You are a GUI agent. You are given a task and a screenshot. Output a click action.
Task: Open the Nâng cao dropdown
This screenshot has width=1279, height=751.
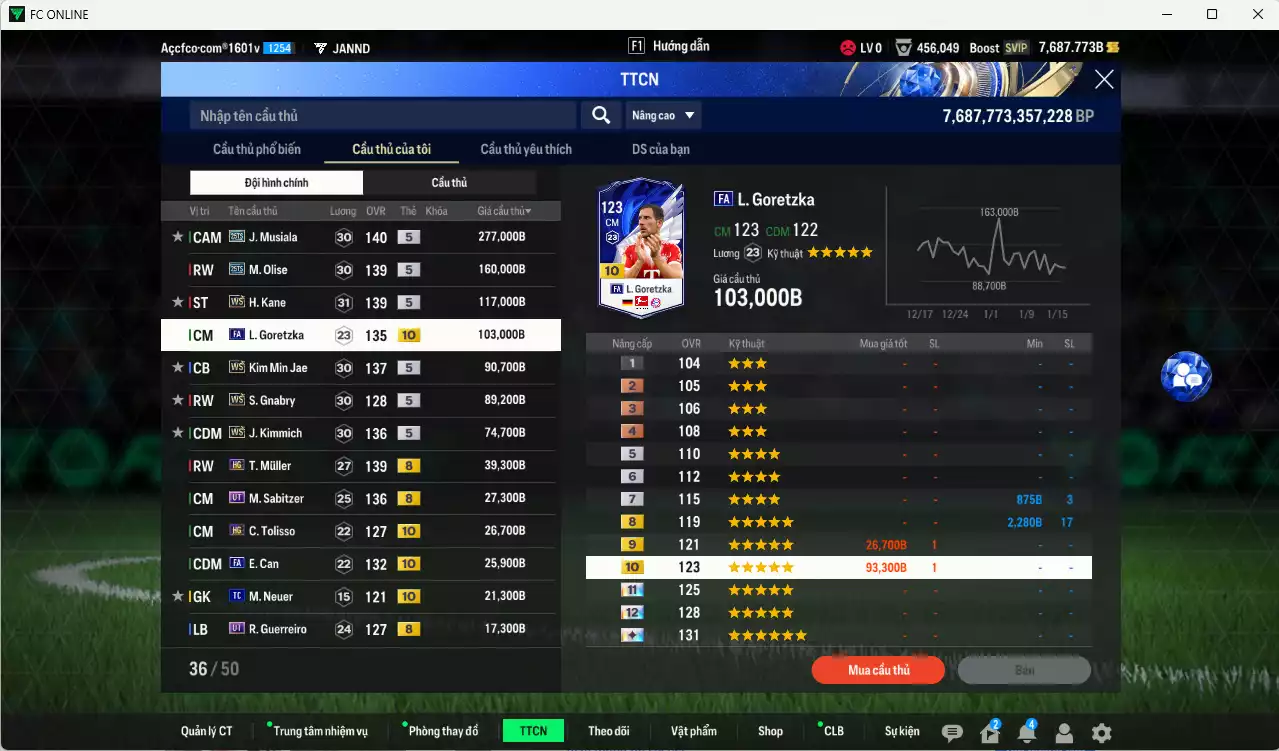tap(662, 116)
